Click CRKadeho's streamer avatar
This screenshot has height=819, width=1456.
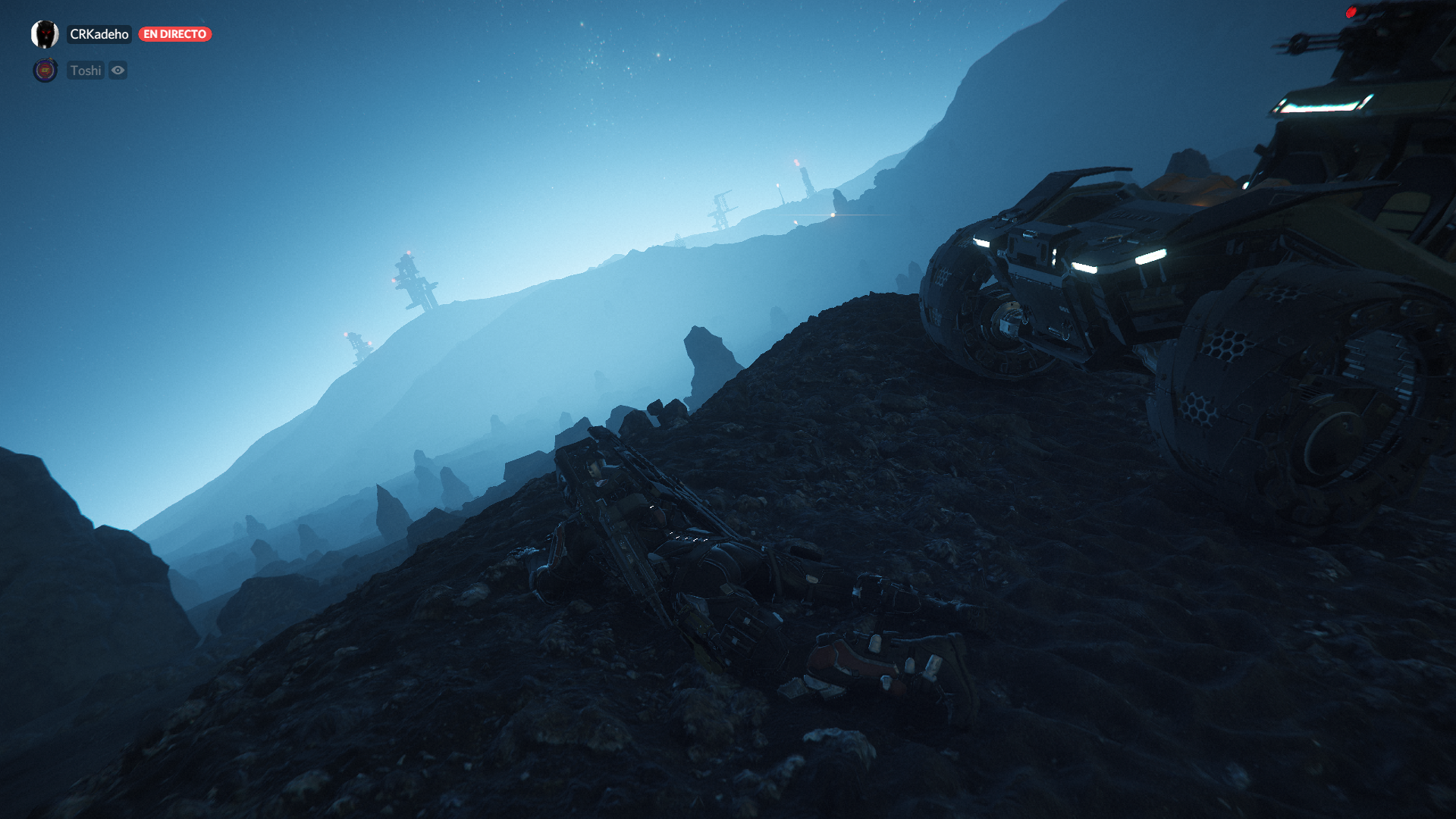45,34
